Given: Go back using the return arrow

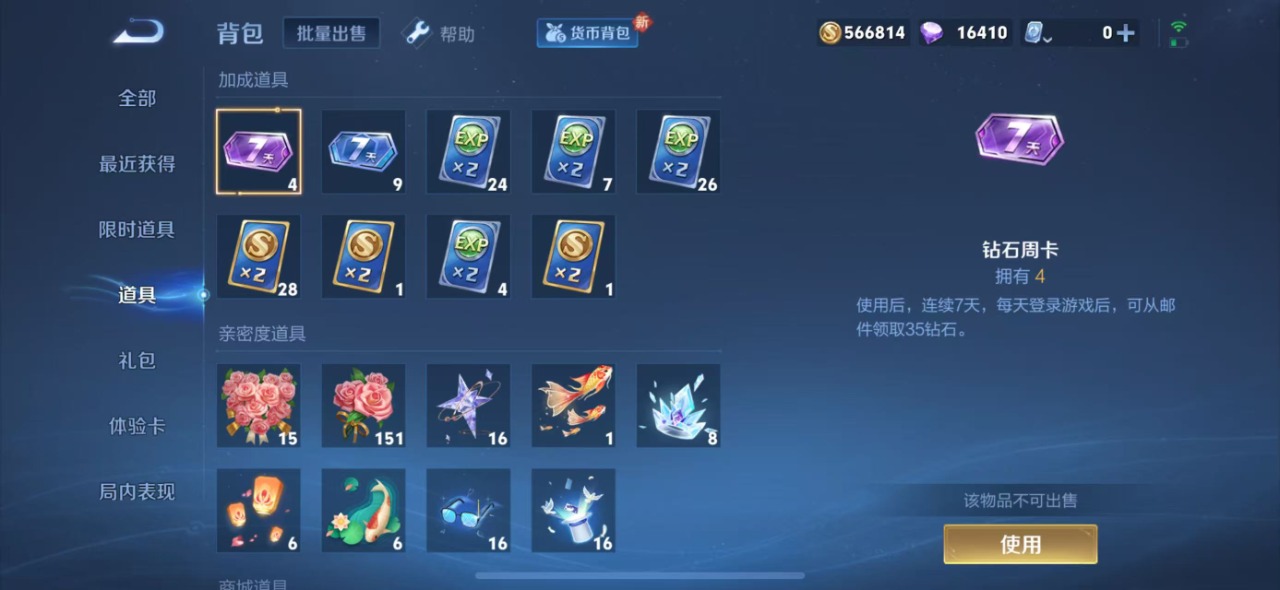Looking at the screenshot, I should 138,33.
